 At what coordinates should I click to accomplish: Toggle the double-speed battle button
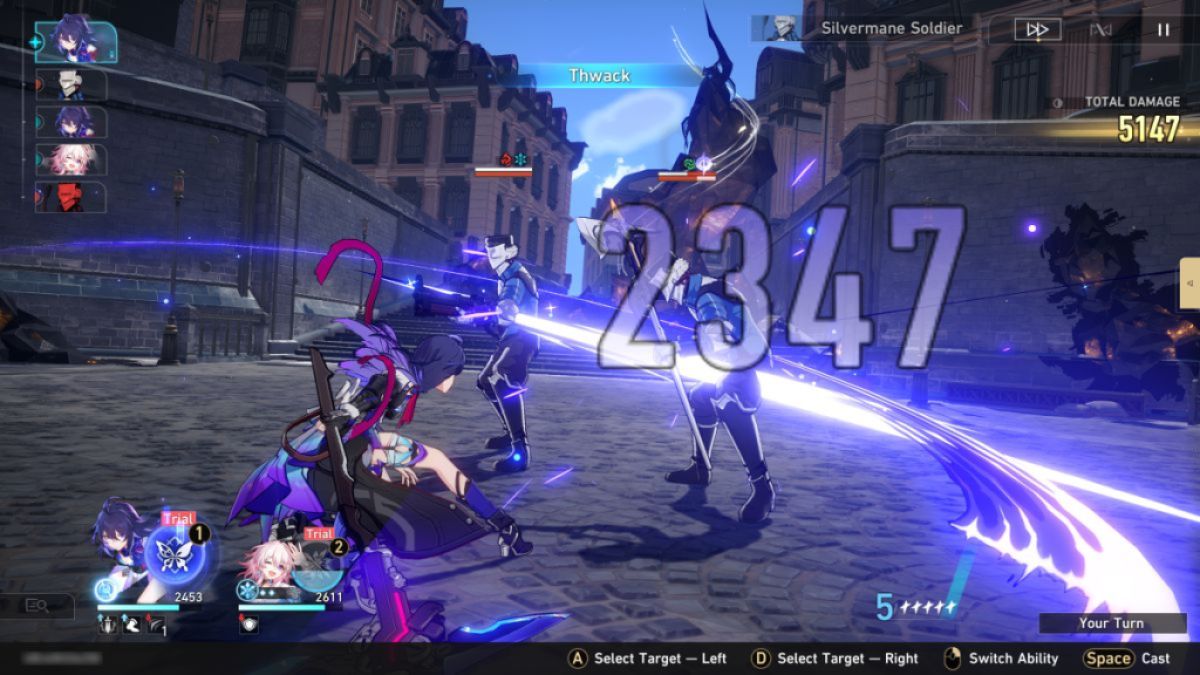1037,29
